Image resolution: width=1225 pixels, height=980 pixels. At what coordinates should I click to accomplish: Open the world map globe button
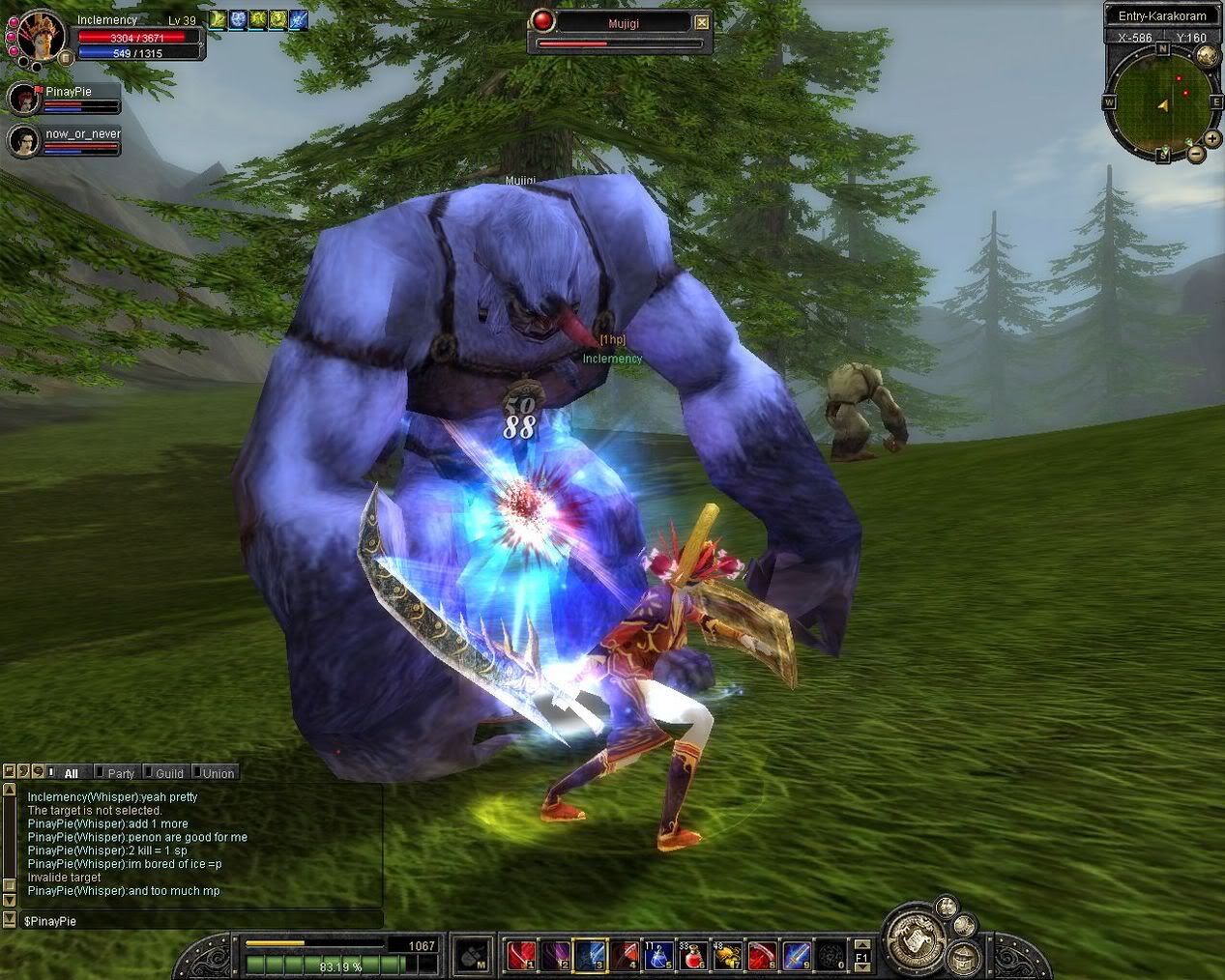coord(1206,55)
